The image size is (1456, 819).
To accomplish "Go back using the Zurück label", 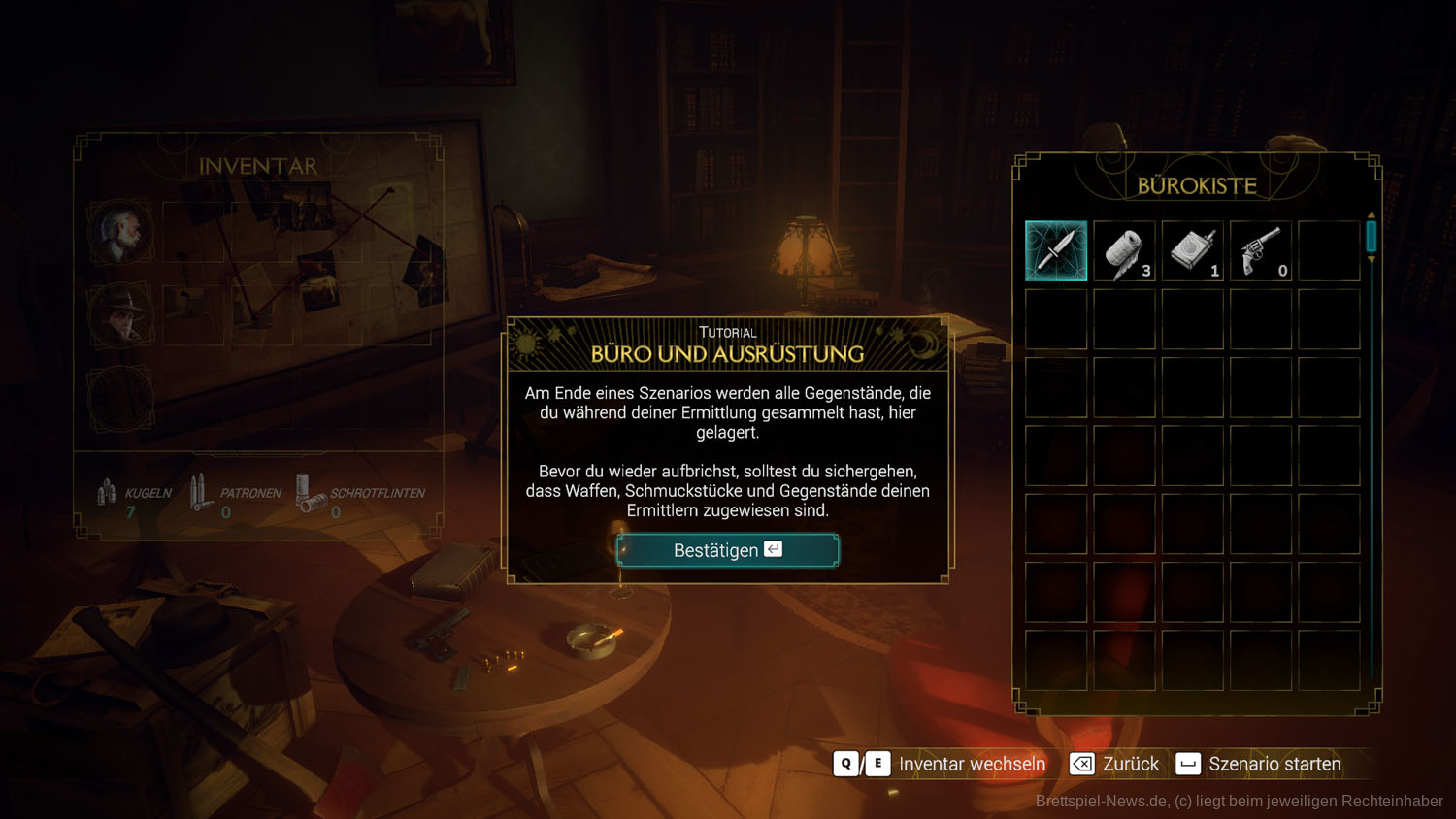I will (1130, 764).
